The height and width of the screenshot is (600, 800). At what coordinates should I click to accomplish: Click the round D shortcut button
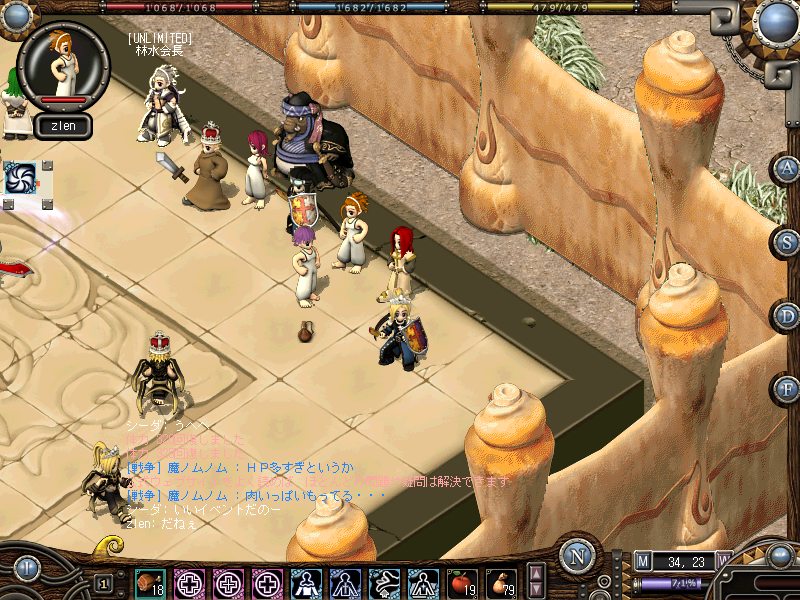pyautogui.click(x=786, y=316)
